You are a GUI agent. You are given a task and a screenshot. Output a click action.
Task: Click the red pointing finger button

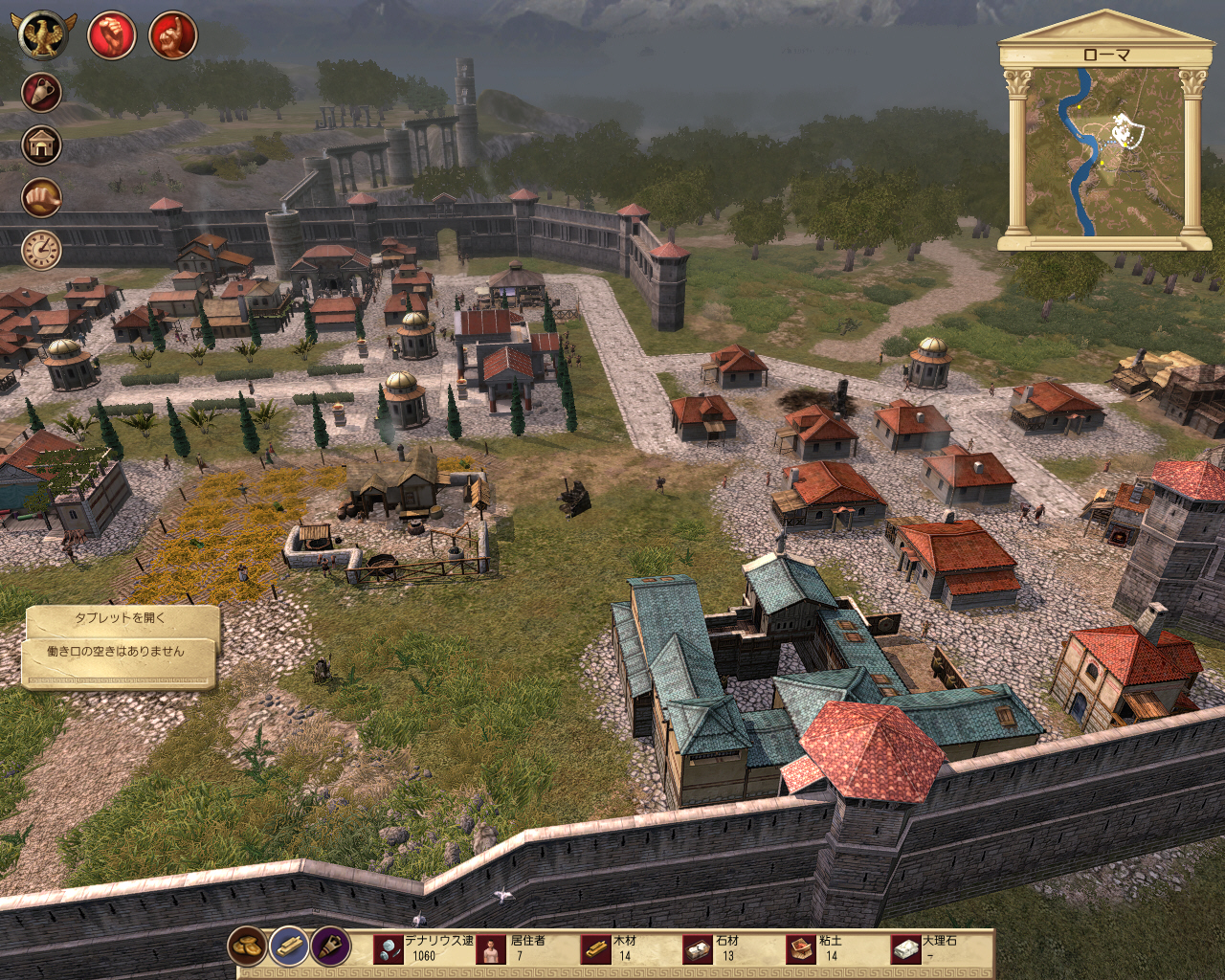point(173,36)
